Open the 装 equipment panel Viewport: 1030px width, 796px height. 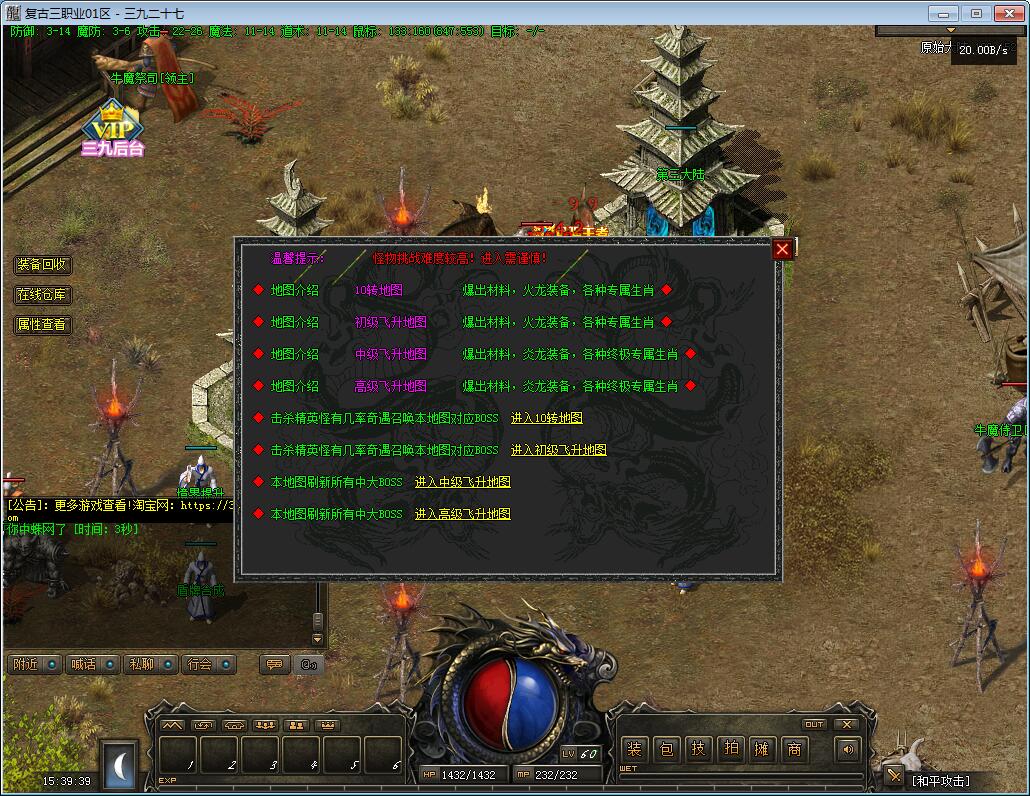tap(634, 749)
